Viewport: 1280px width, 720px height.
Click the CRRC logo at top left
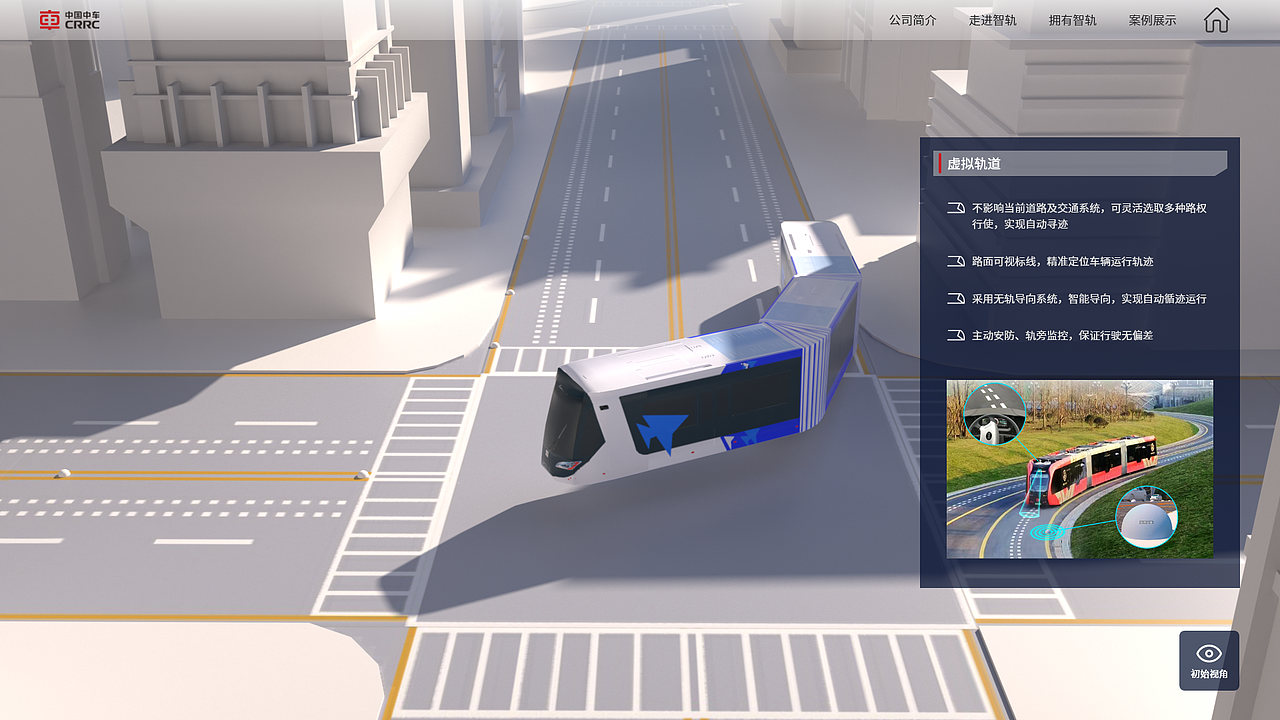click(68, 19)
